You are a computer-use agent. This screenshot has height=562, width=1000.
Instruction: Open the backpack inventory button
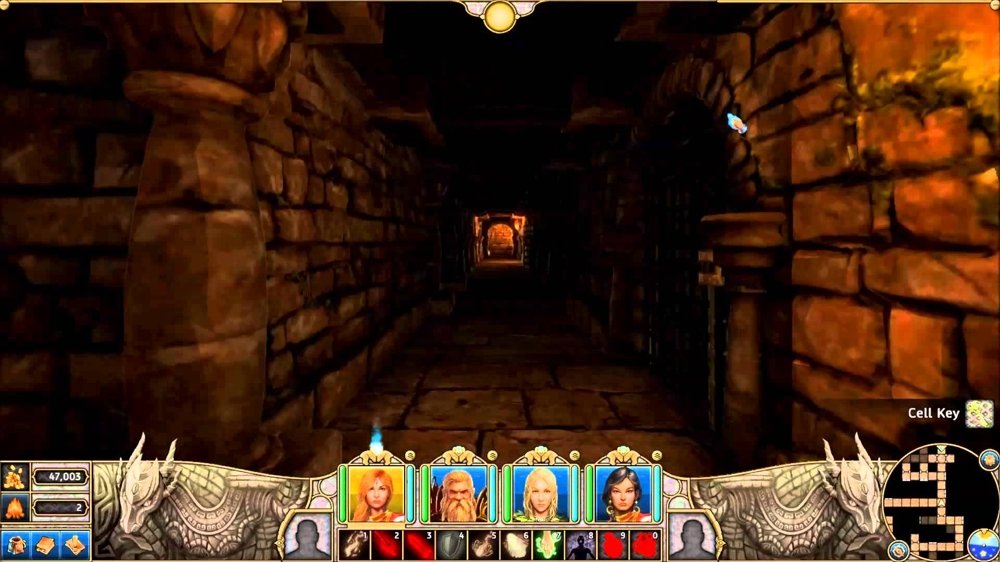(x=17, y=543)
